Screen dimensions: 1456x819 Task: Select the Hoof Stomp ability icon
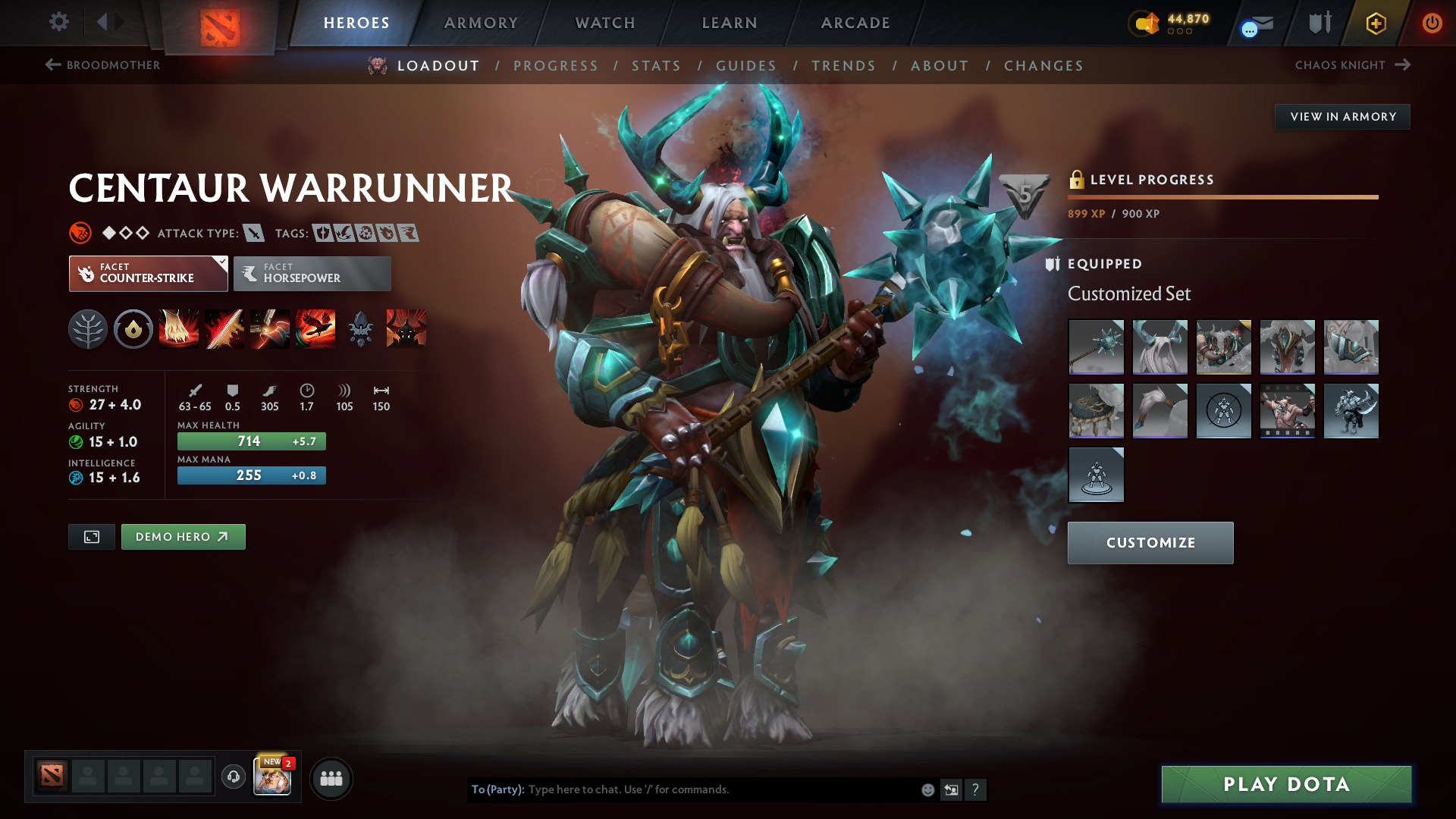pos(179,328)
